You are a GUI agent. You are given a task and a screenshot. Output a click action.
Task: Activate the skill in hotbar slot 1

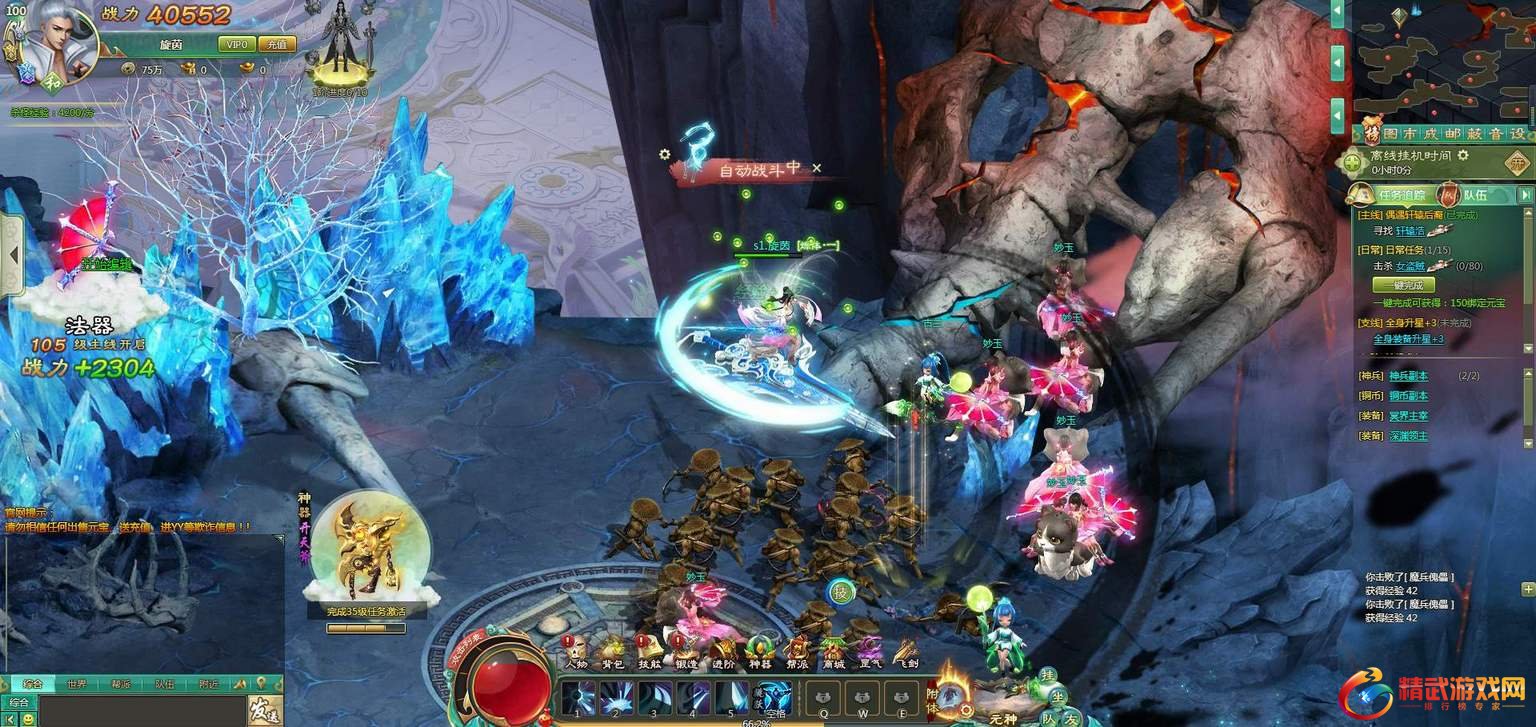[578, 697]
